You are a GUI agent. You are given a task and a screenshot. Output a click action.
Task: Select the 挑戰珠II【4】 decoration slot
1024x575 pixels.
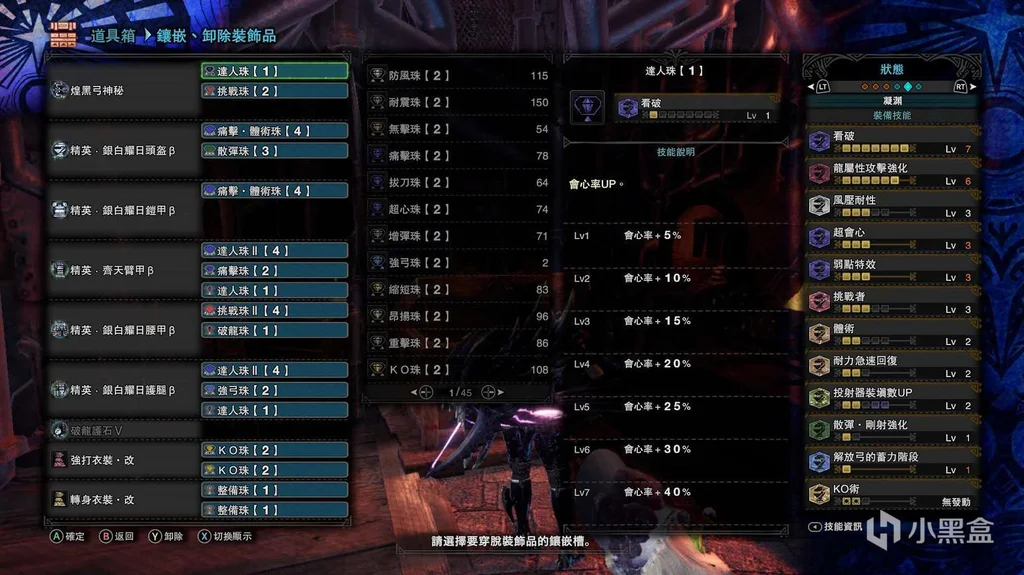pos(274,310)
